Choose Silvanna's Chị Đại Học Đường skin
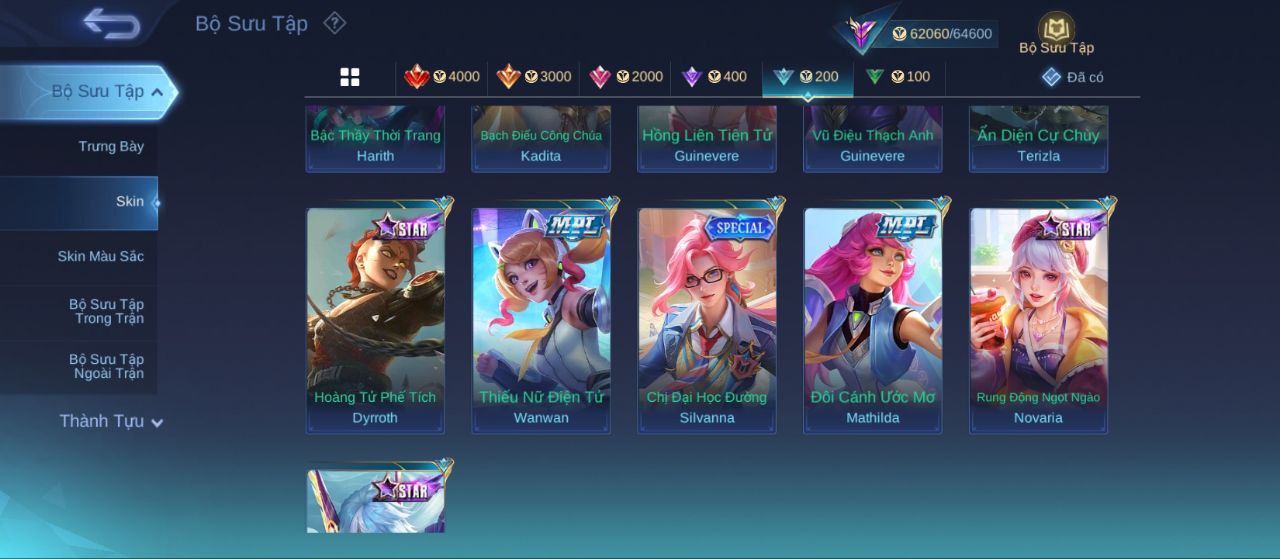This screenshot has width=1280, height=559. pyautogui.click(x=707, y=320)
